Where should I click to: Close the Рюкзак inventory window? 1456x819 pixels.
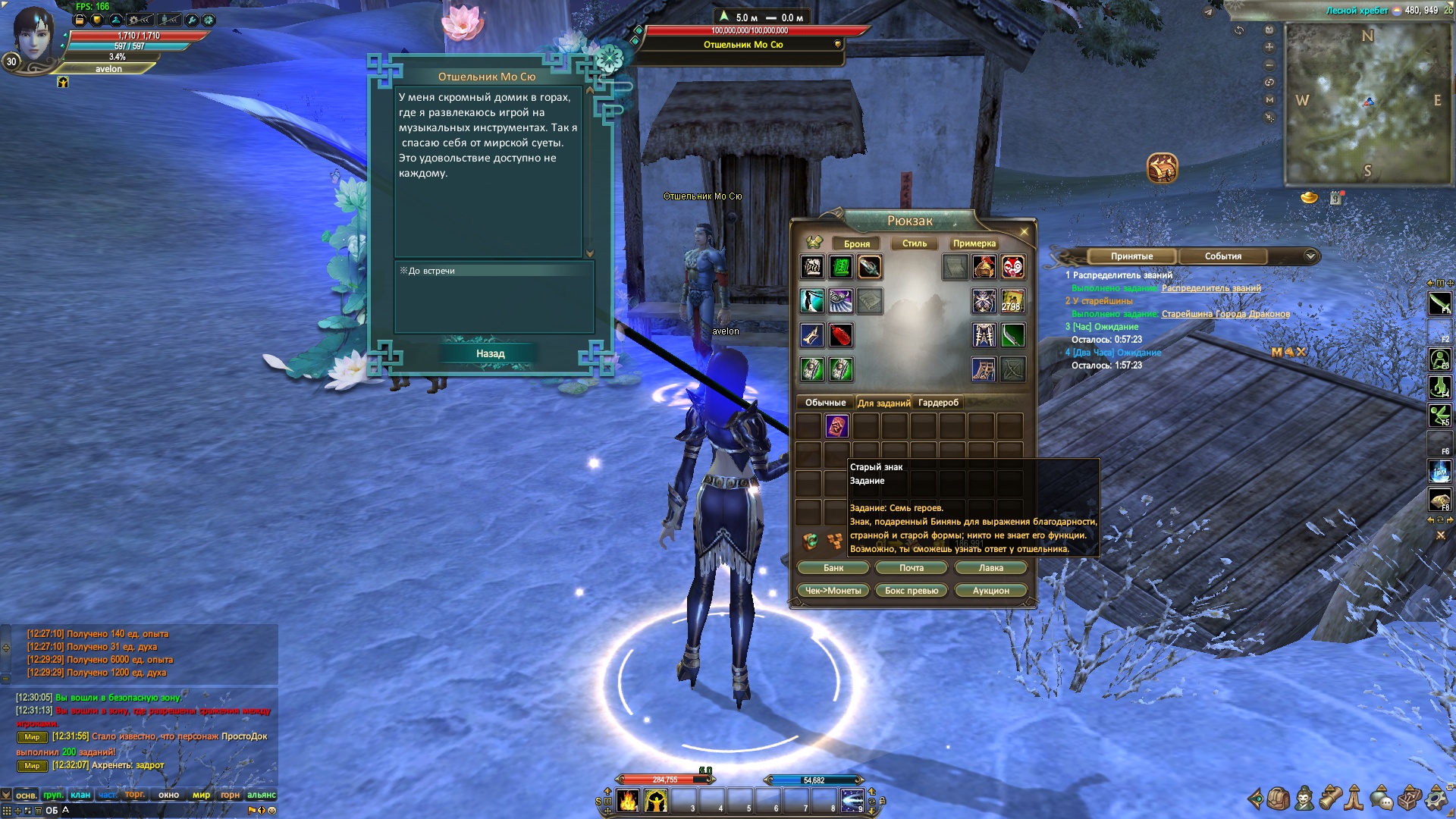pyautogui.click(x=1024, y=232)
